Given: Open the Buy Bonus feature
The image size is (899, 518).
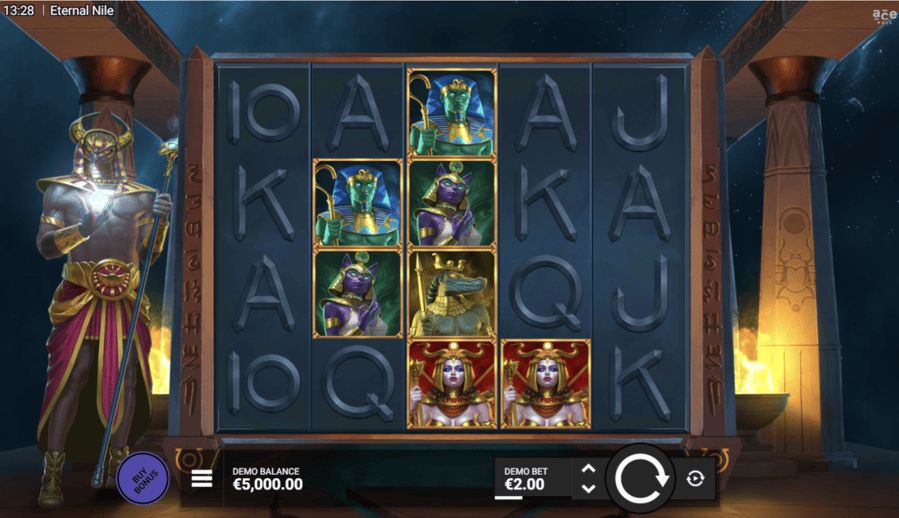Looking at the screenshot, I should (x=141, y=476).
